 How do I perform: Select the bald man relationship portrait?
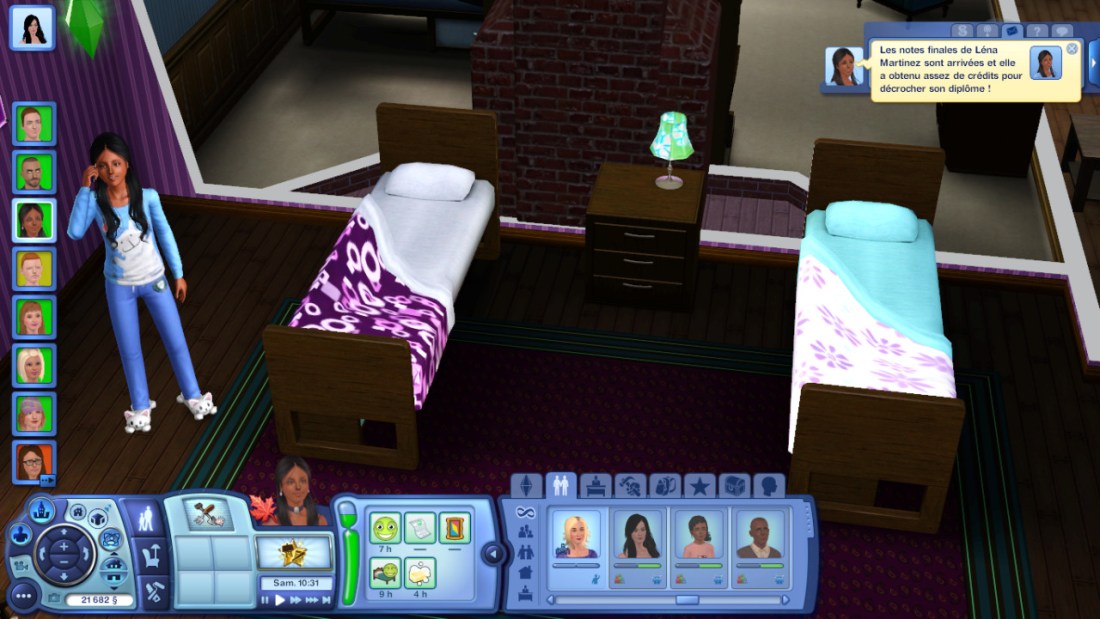760,535
